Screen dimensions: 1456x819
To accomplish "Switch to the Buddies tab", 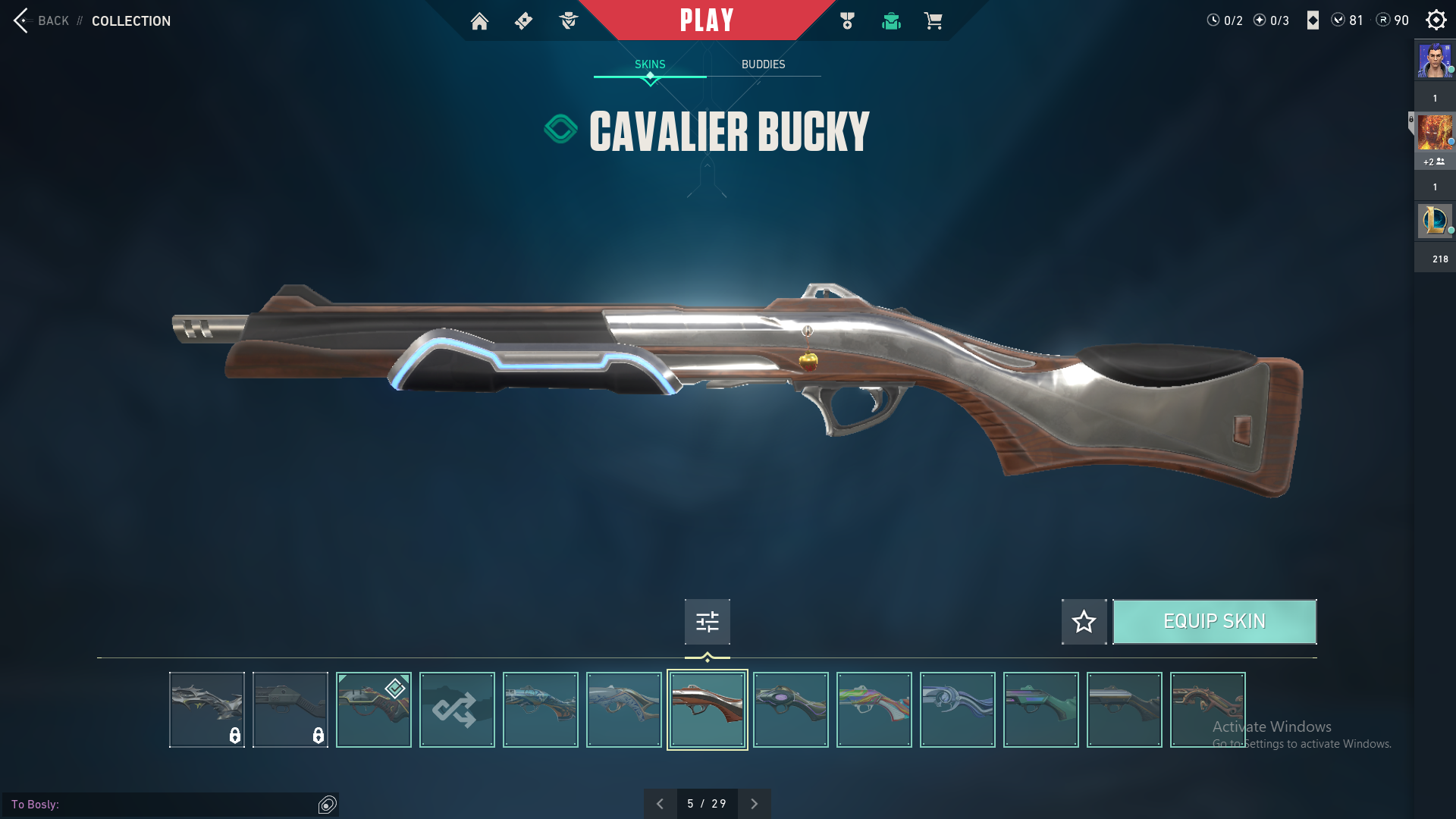I will (x=763, y=64).
